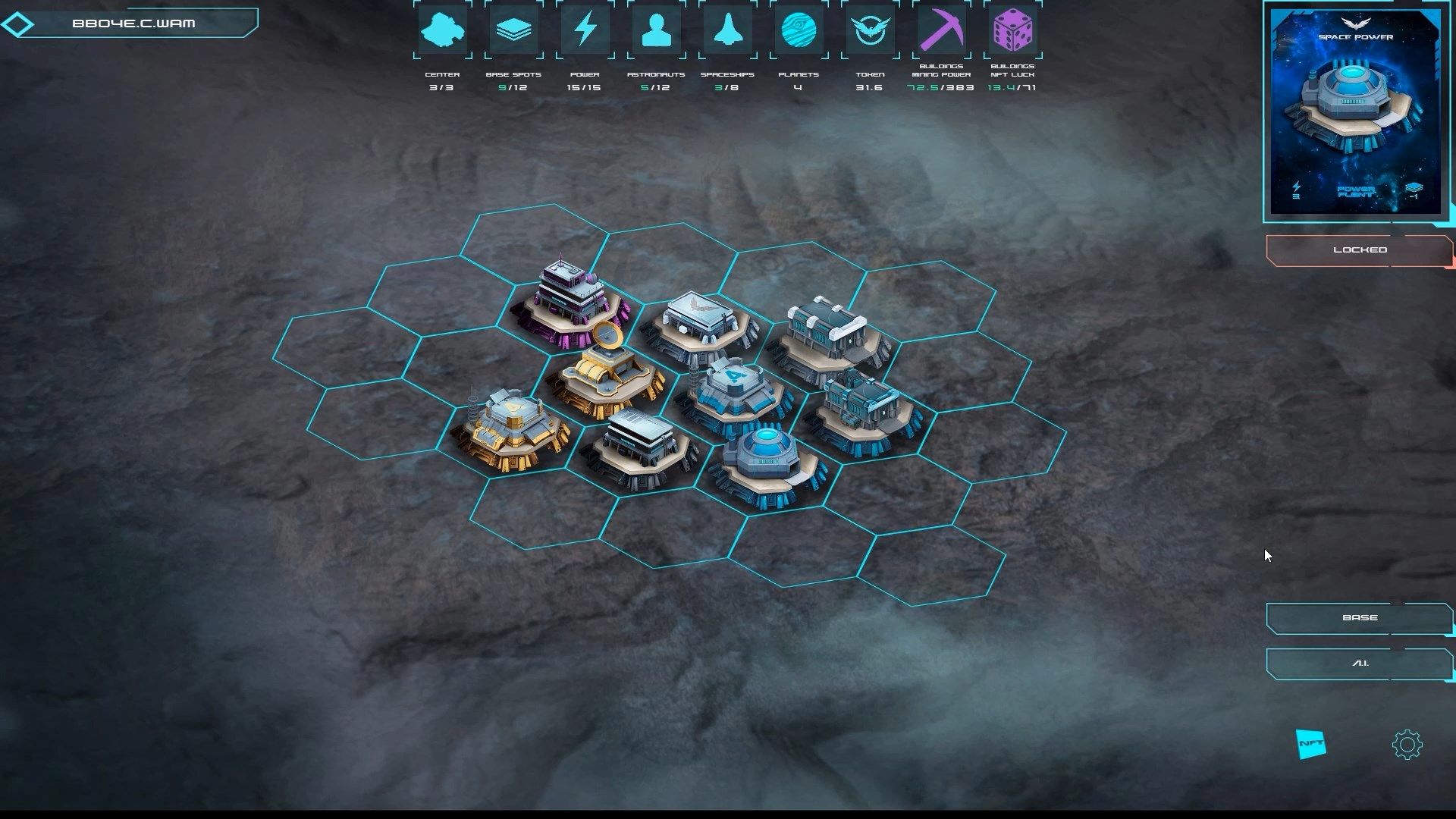The height and width of the screenshot is (819, 1456).
Task: Open the A.I. menu button
Action: point(1359,664)
